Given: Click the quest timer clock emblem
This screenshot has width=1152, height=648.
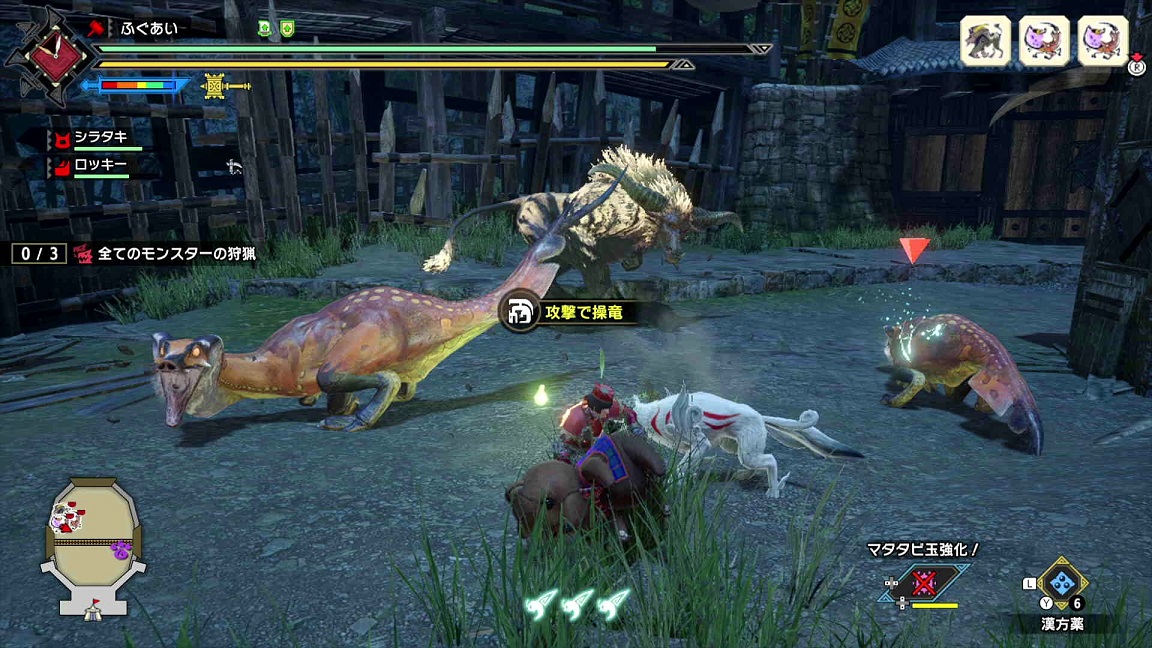Looking at the screenshot, I should coord(42,55).
